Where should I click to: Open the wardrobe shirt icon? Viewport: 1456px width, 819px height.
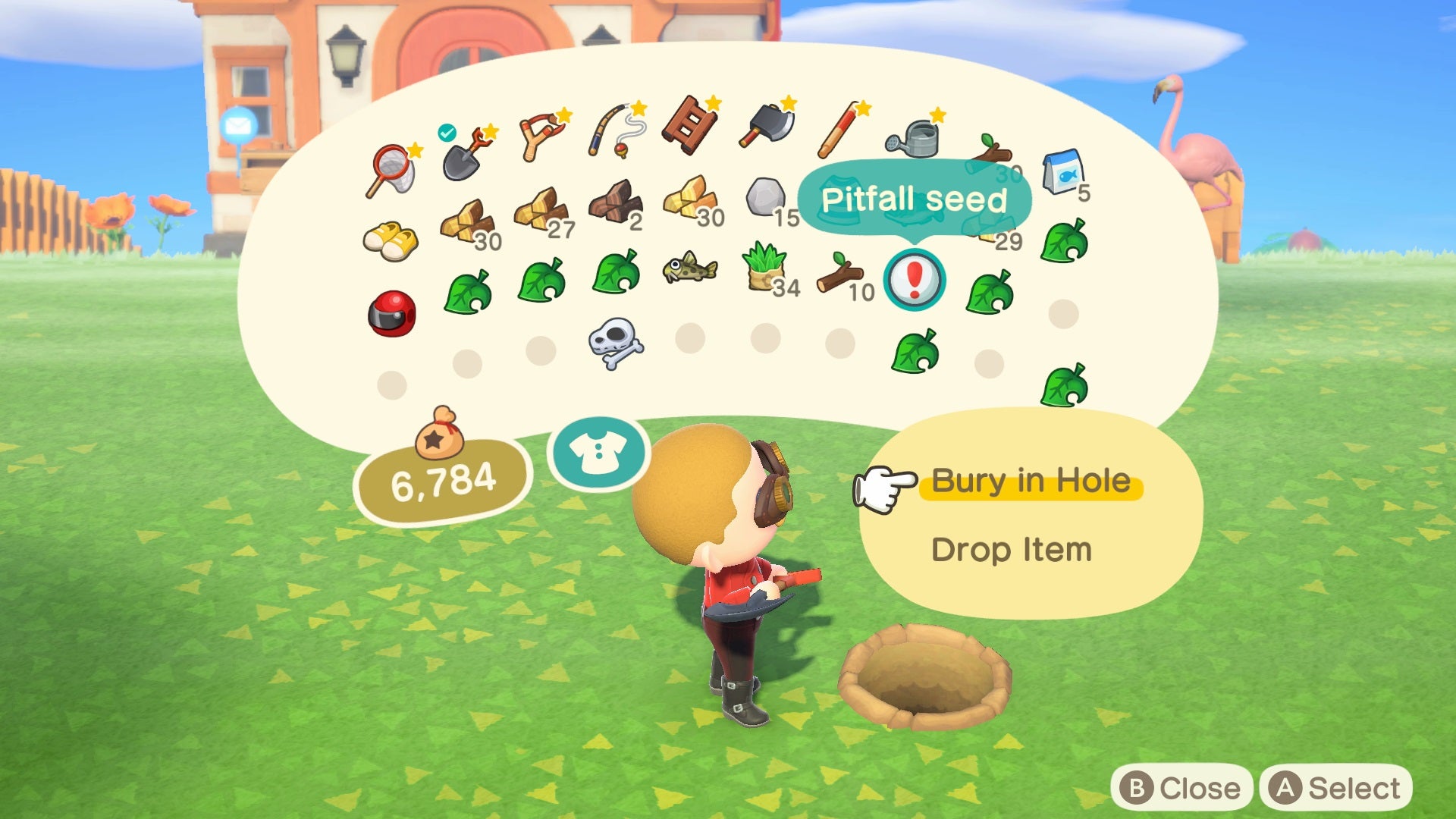pos(599,451)
